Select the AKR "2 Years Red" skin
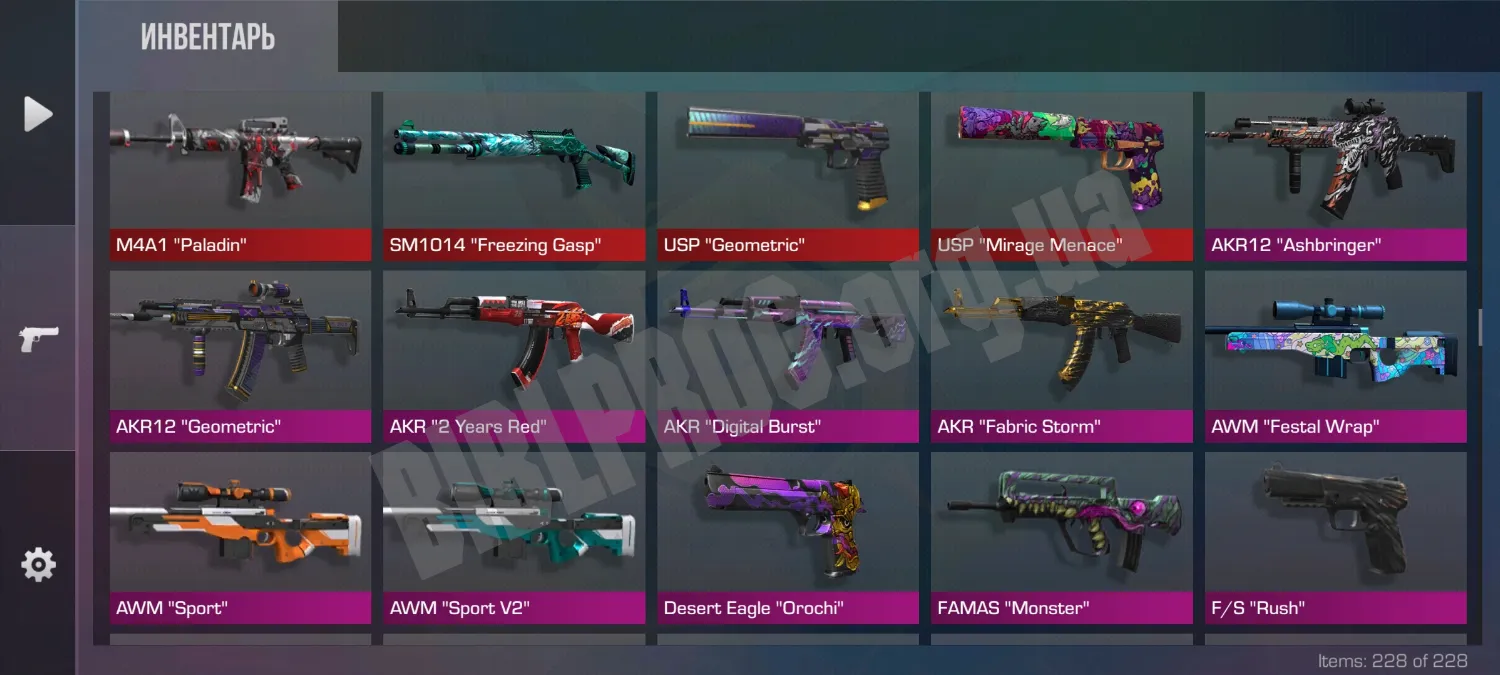 point(514,357)
